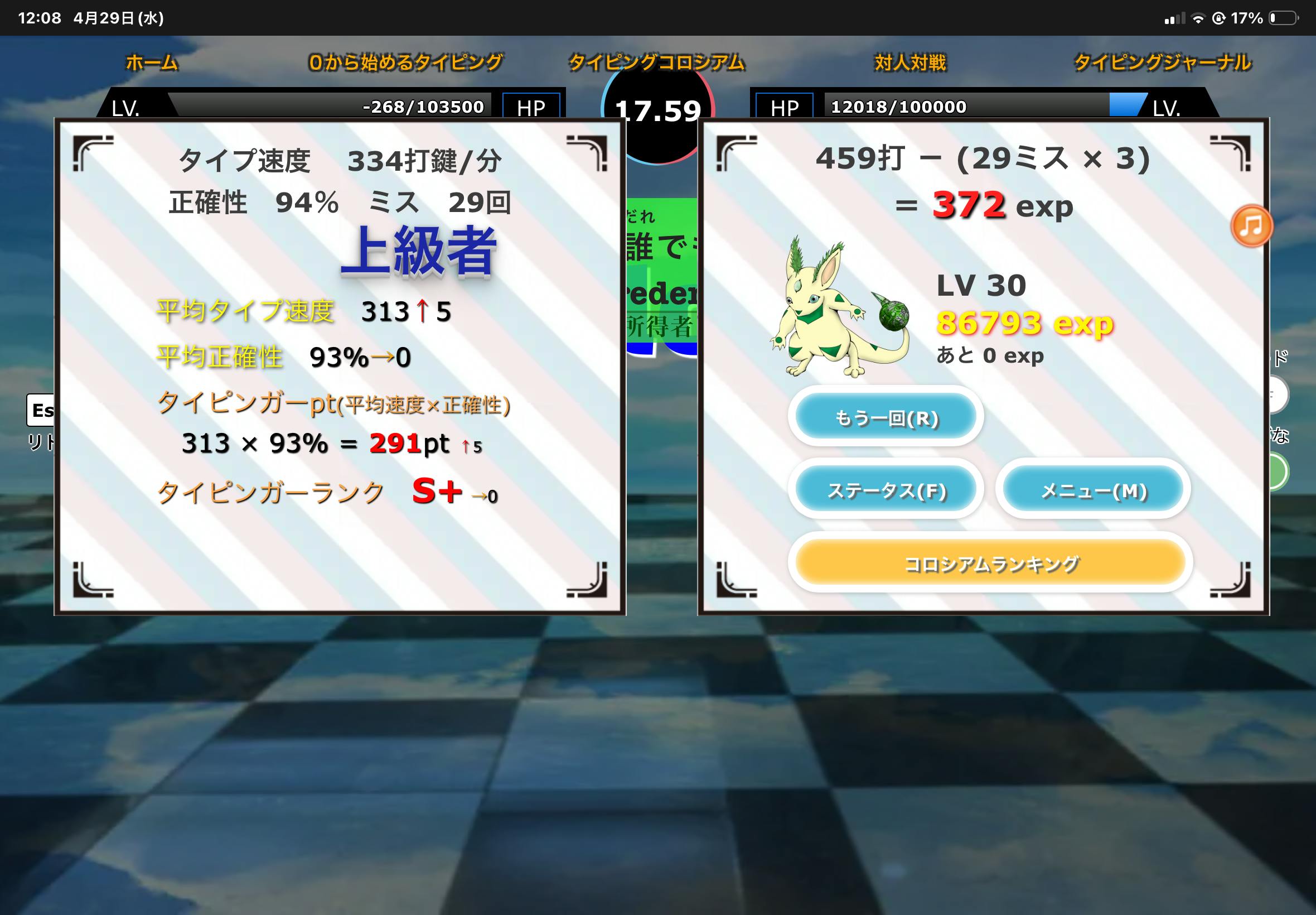Return to メニュー(M)

[1093, 490]
